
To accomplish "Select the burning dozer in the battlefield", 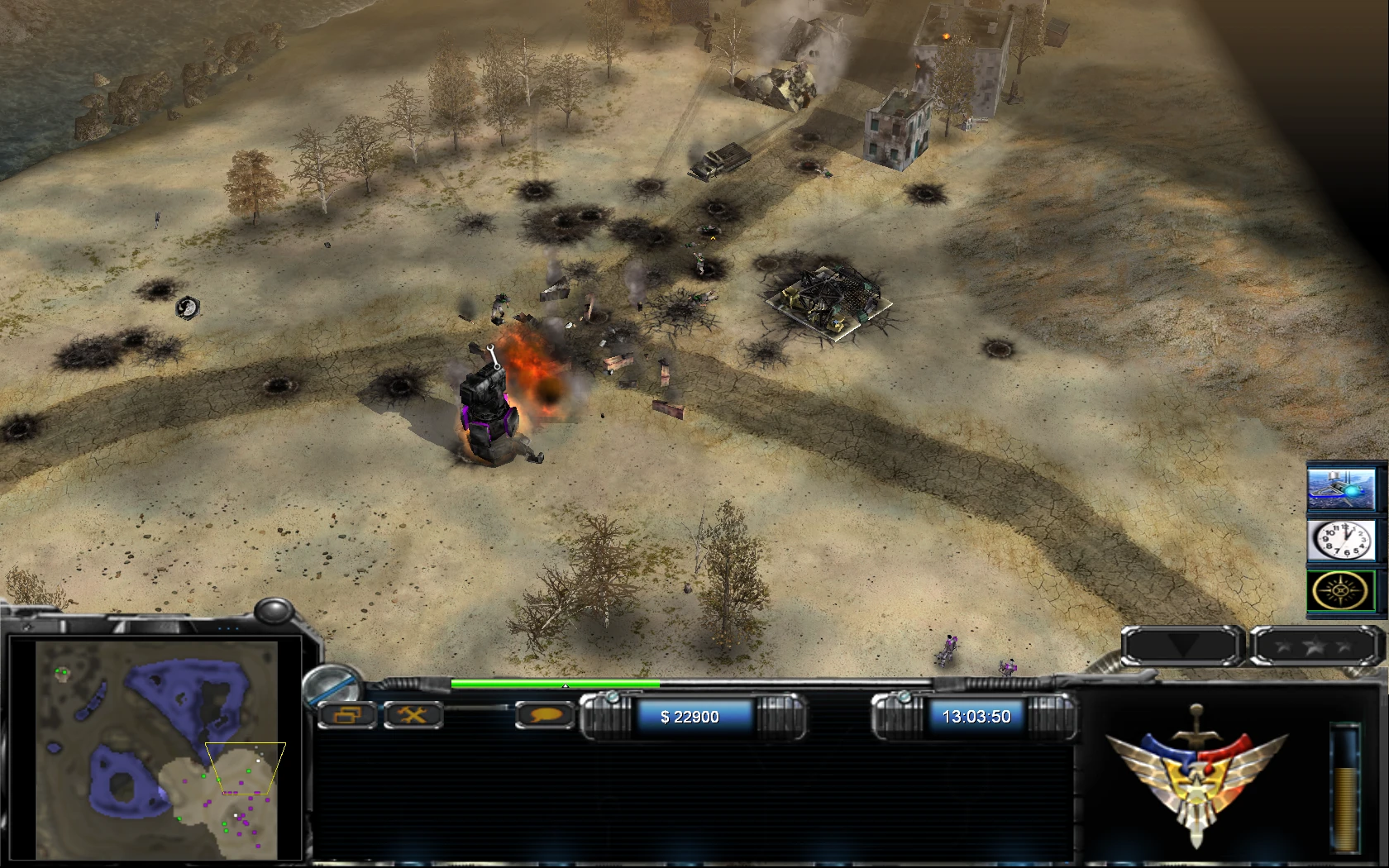I will [486, 413].
